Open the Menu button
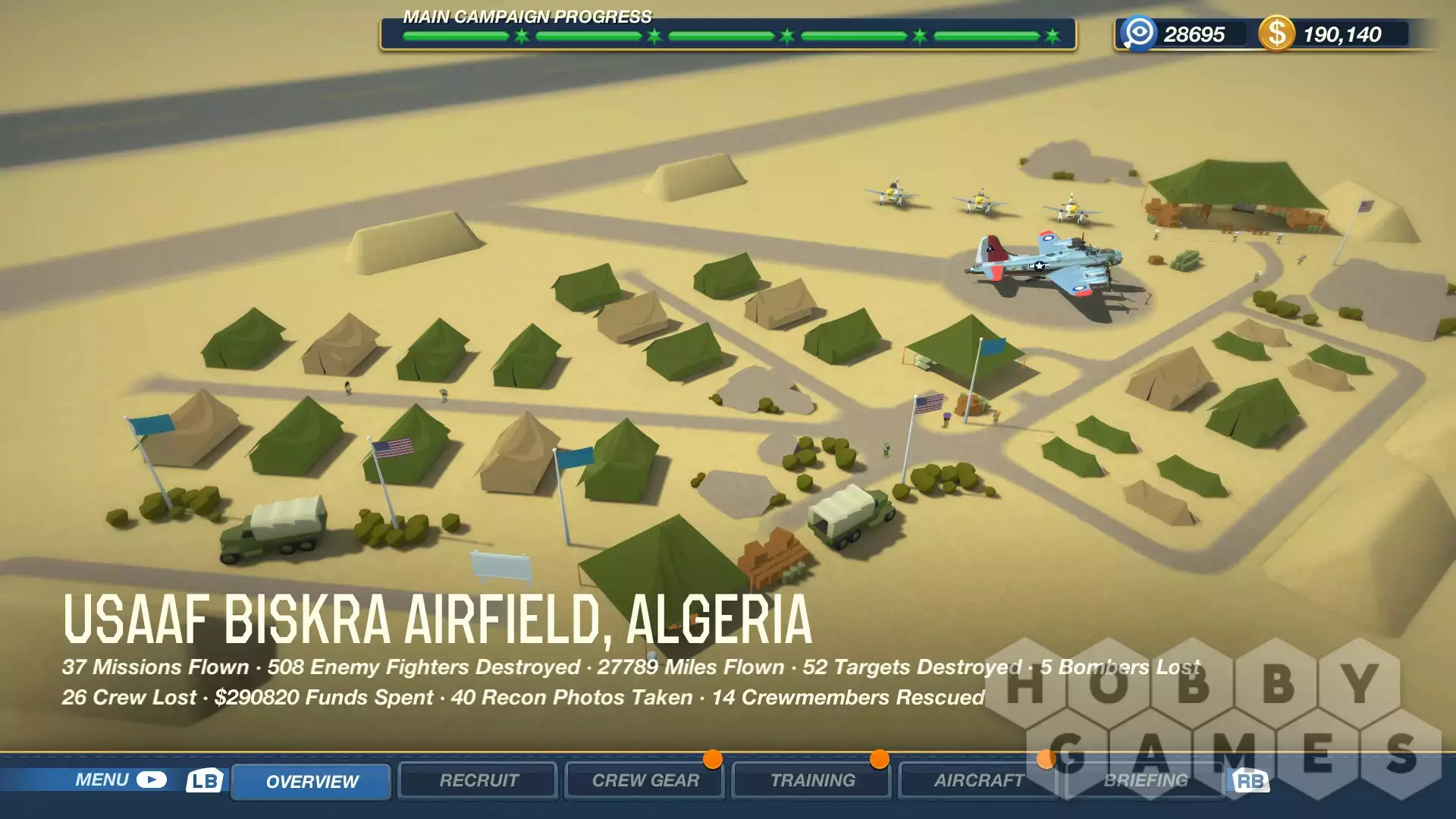Viewport: 1456px width, 819px height. coord(120,780)
